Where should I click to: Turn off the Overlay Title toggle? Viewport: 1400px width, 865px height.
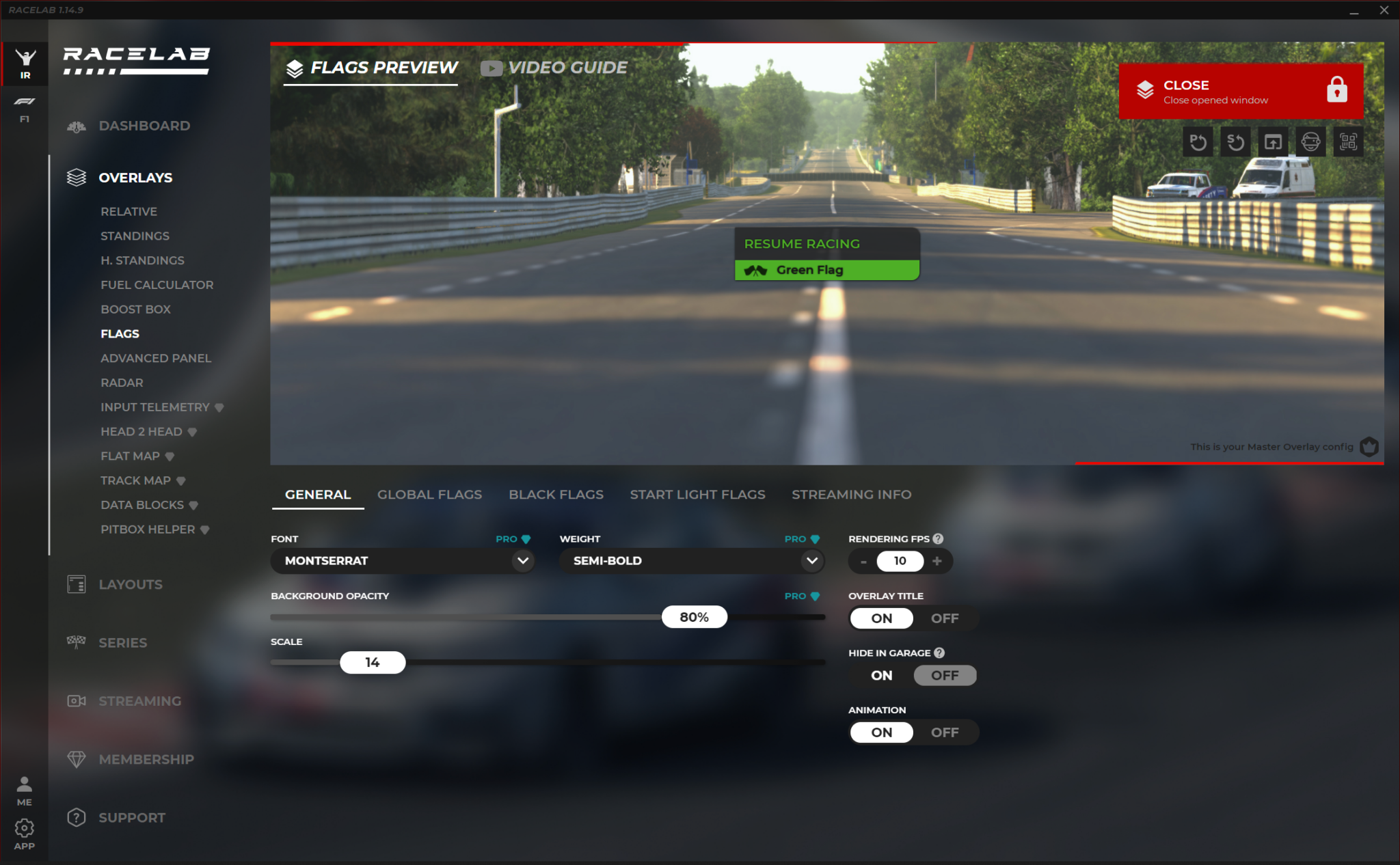(944, 618)
